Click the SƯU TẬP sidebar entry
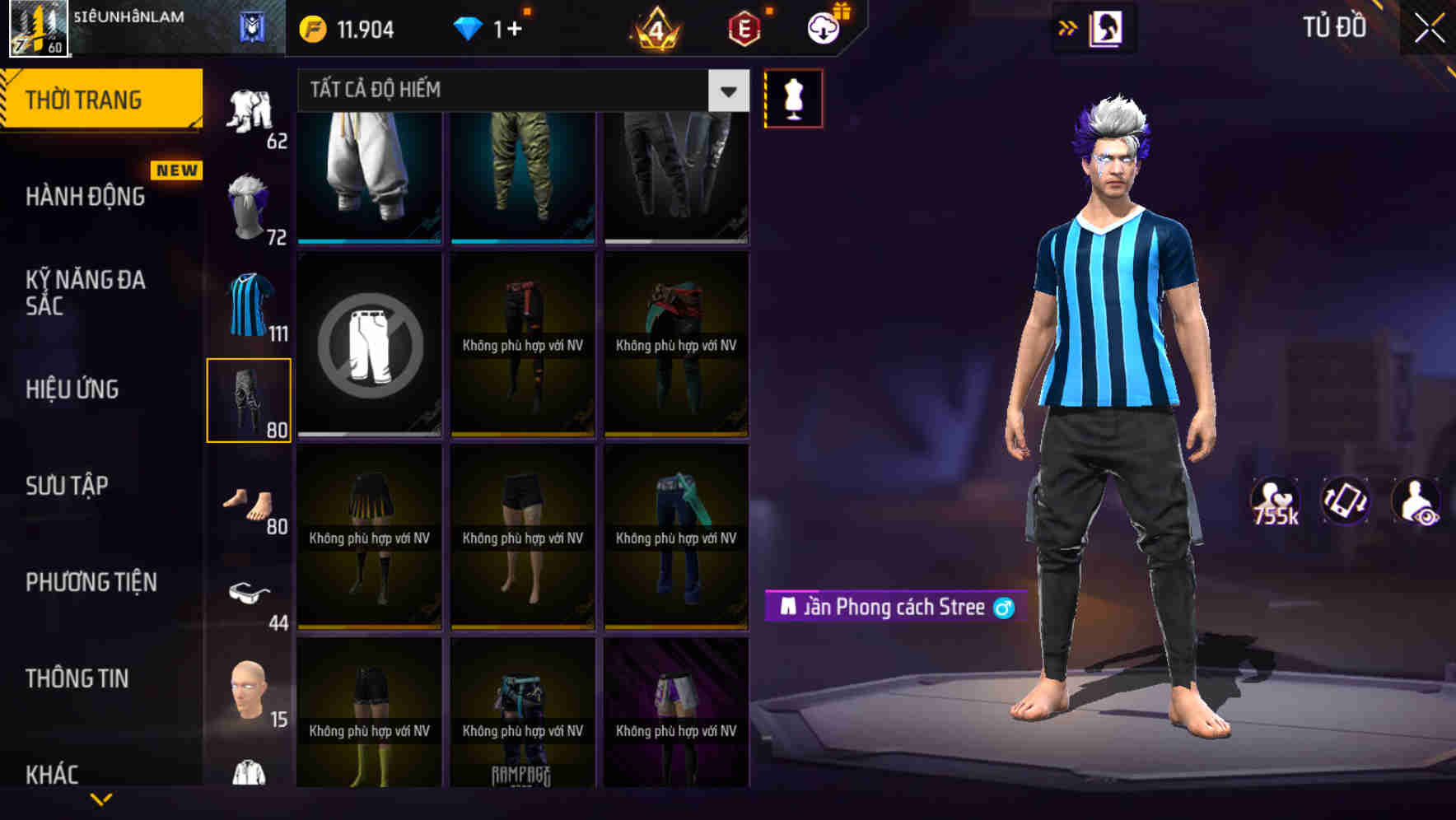 (68, 486)
